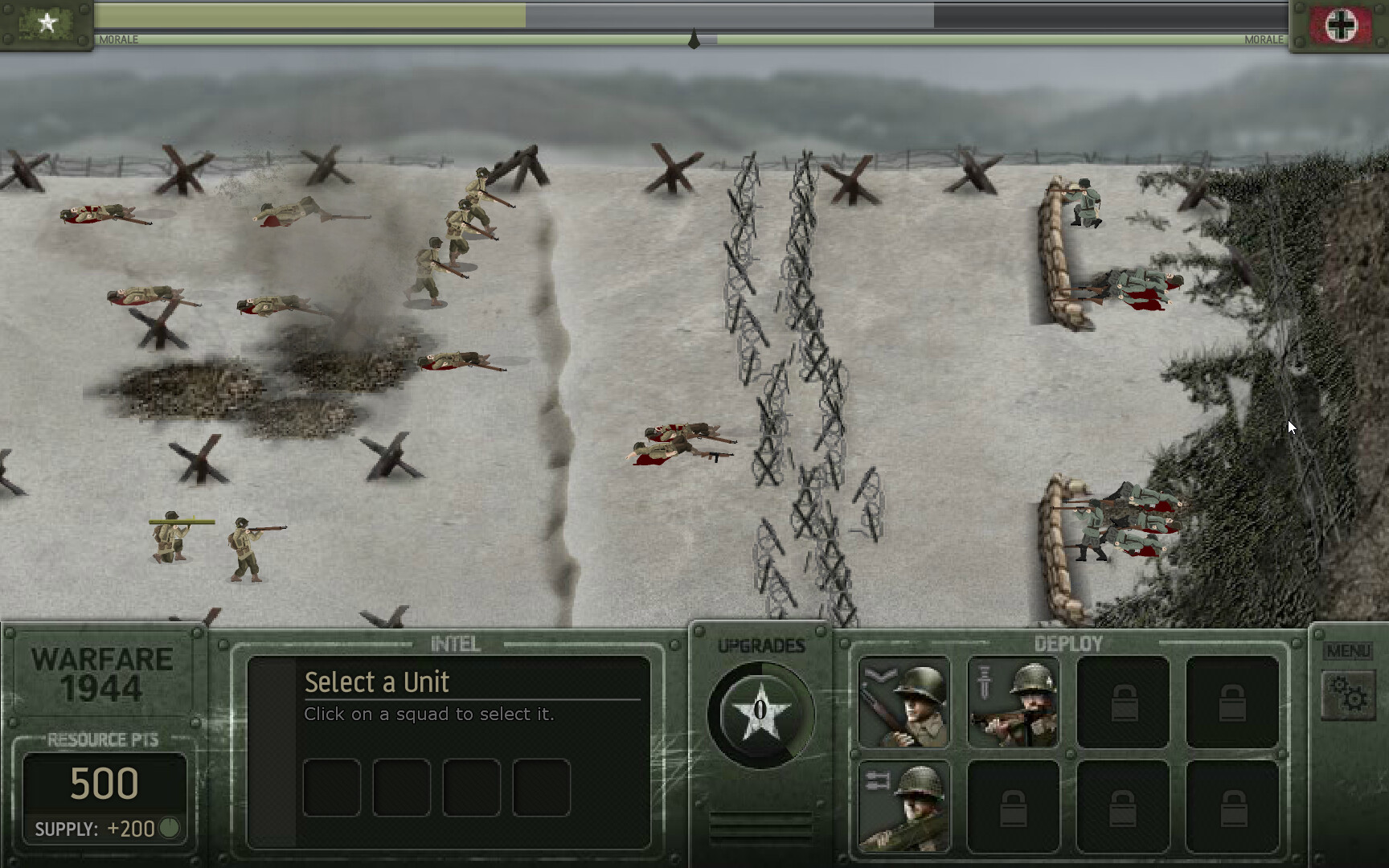Viewport: 1389px width, 868px height.
Task: Click the first locked deploy slot
Action: pyautogui.click(x=1125, y=703)
